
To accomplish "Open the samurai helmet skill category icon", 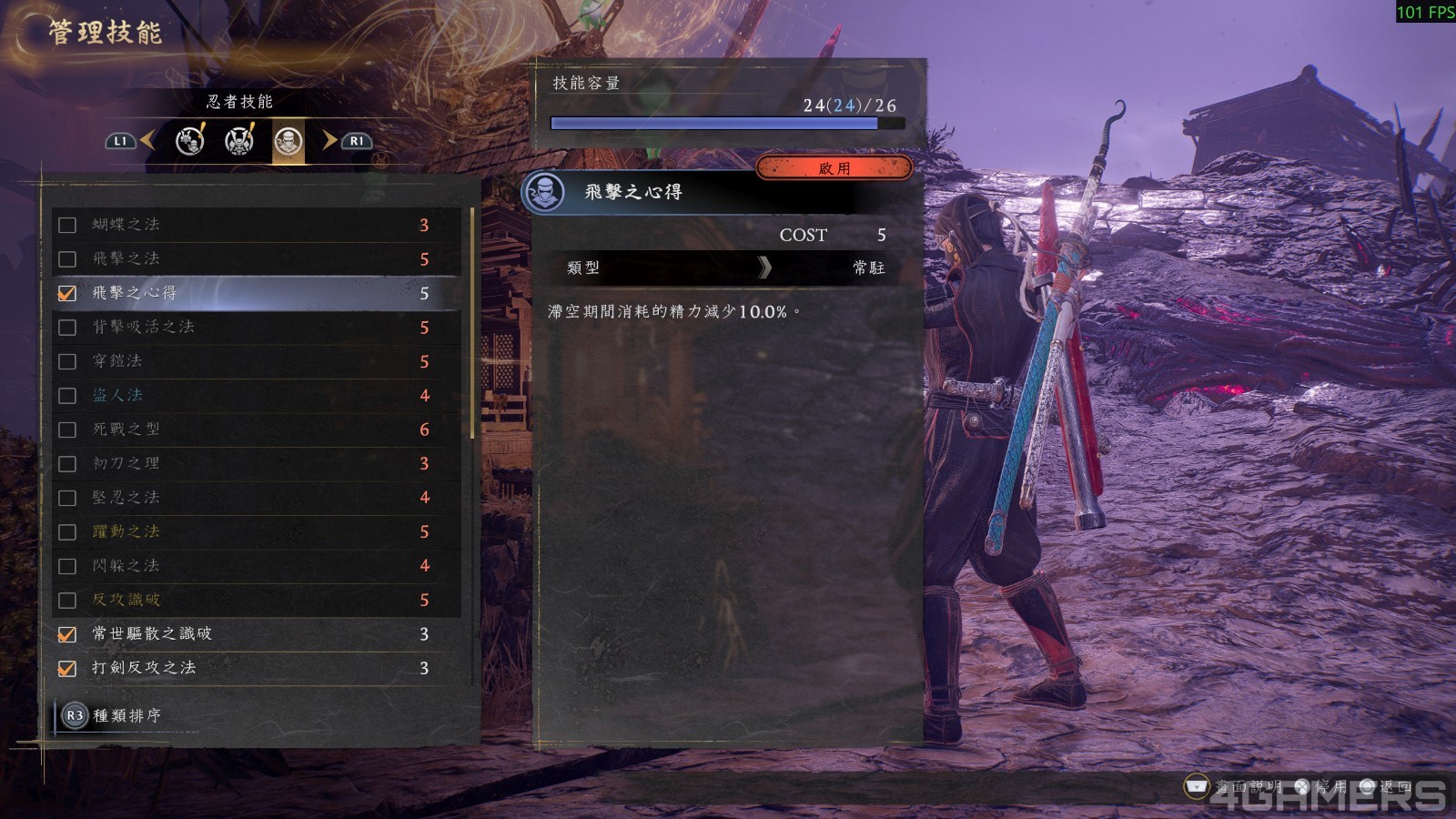I will point(238,143).
